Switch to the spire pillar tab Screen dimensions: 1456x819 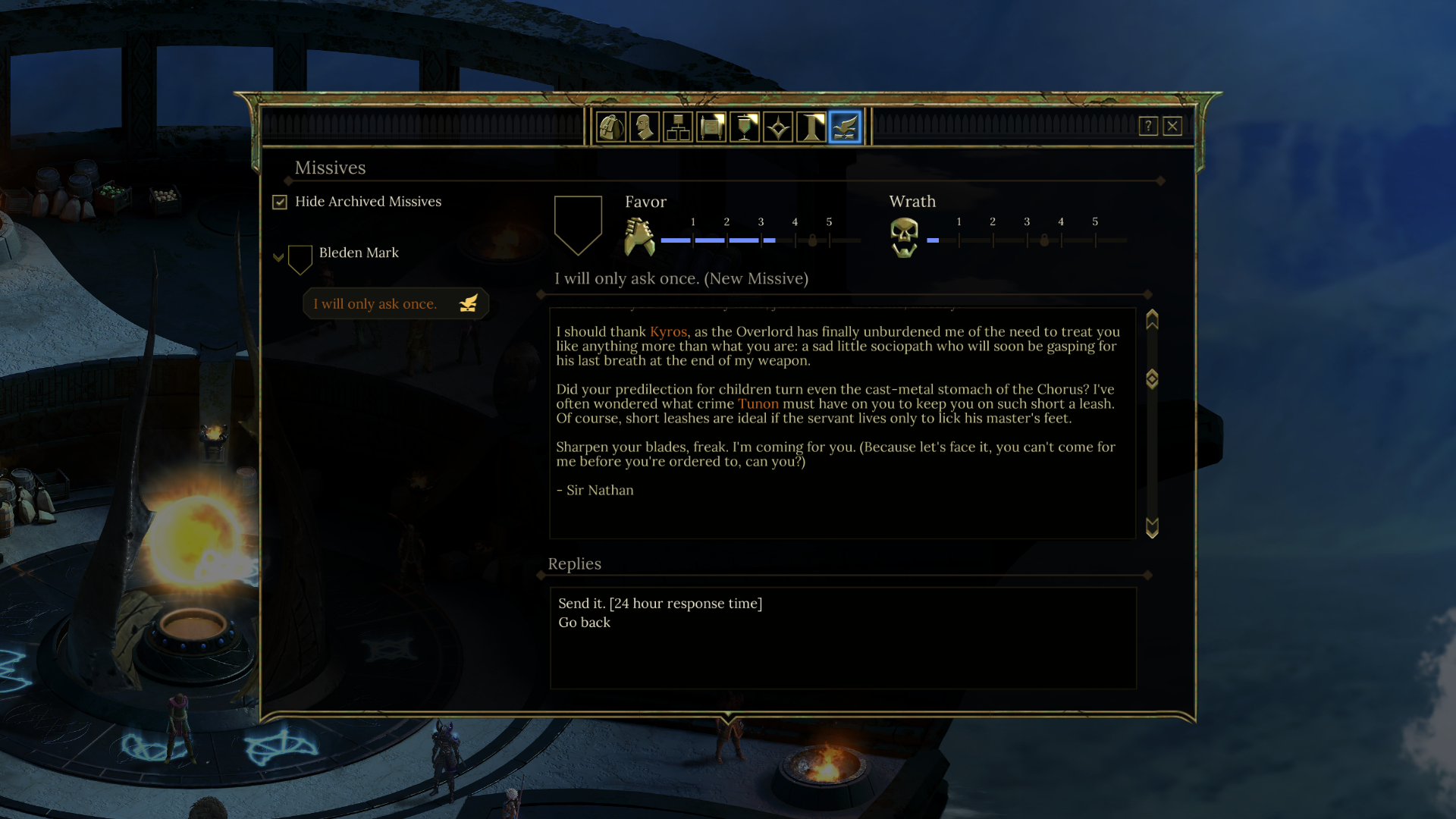click(811, 127)
